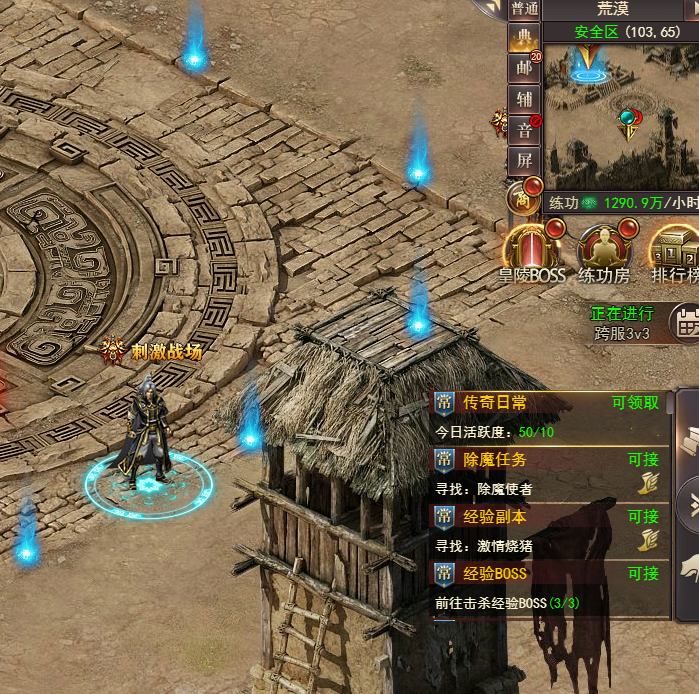
Task: Open the 典 side button
Action: point(523,39)
